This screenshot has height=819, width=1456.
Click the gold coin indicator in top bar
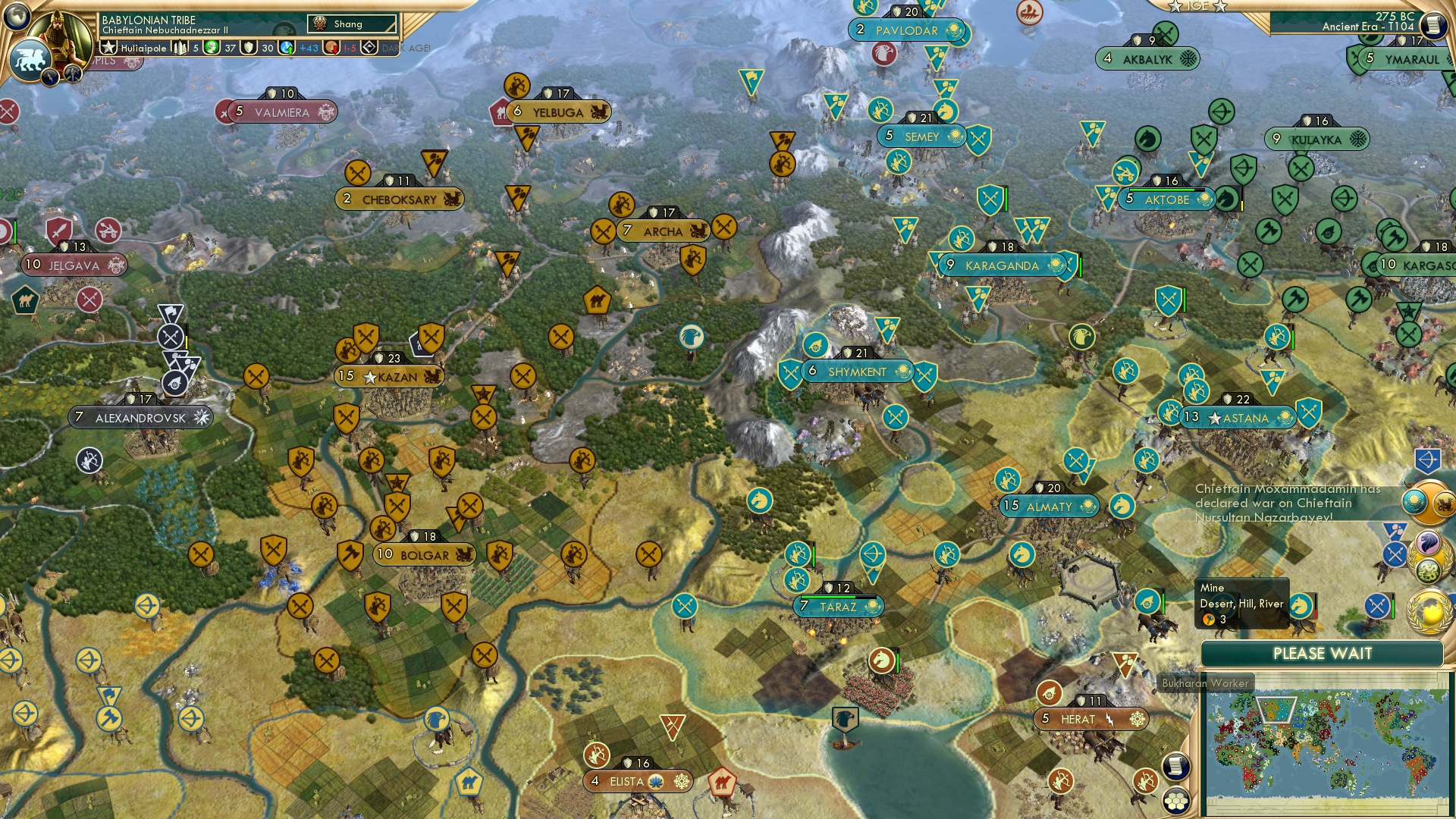click(x=333, y=48)
